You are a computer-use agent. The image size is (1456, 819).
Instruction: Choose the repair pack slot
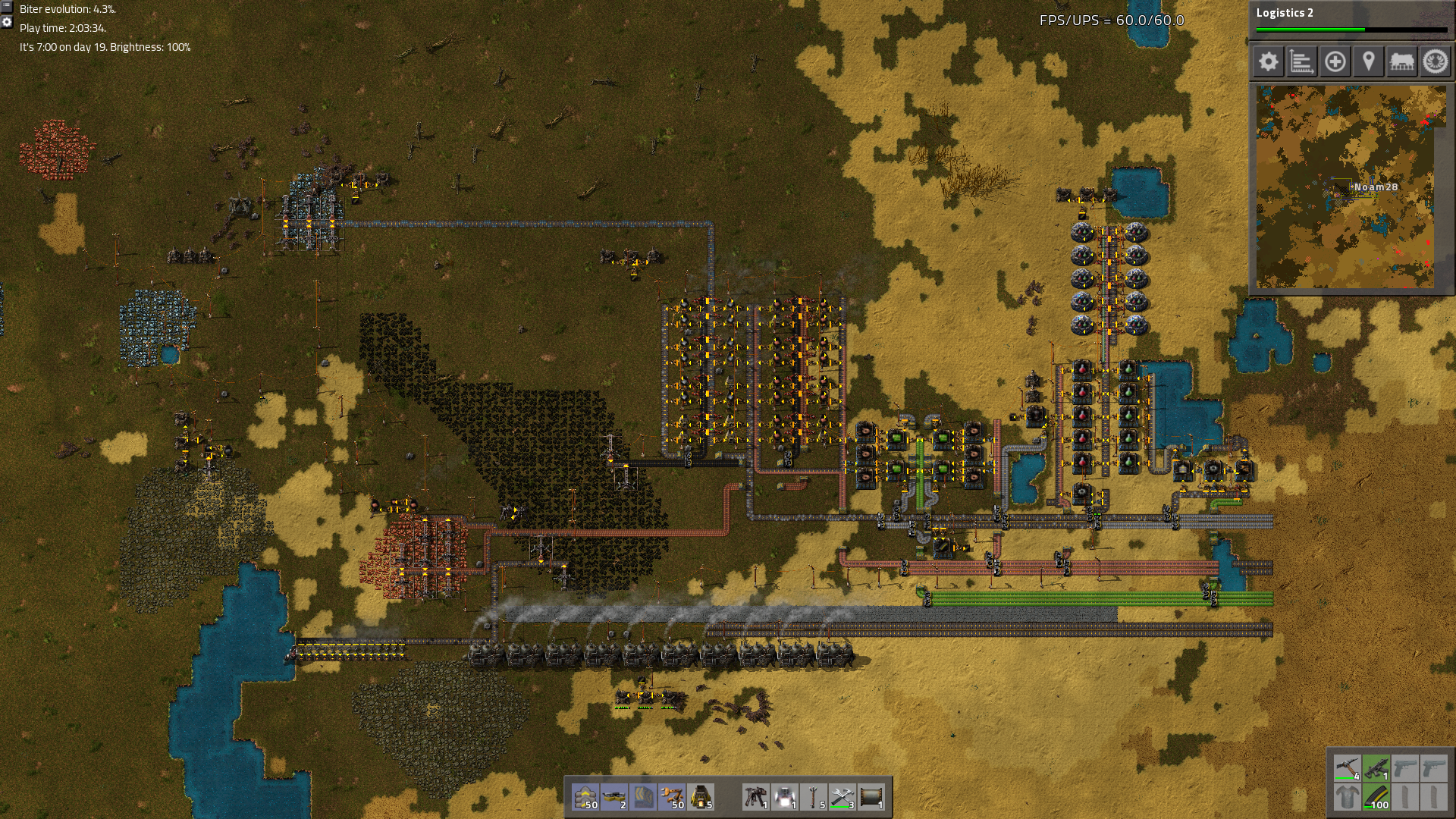843,797
